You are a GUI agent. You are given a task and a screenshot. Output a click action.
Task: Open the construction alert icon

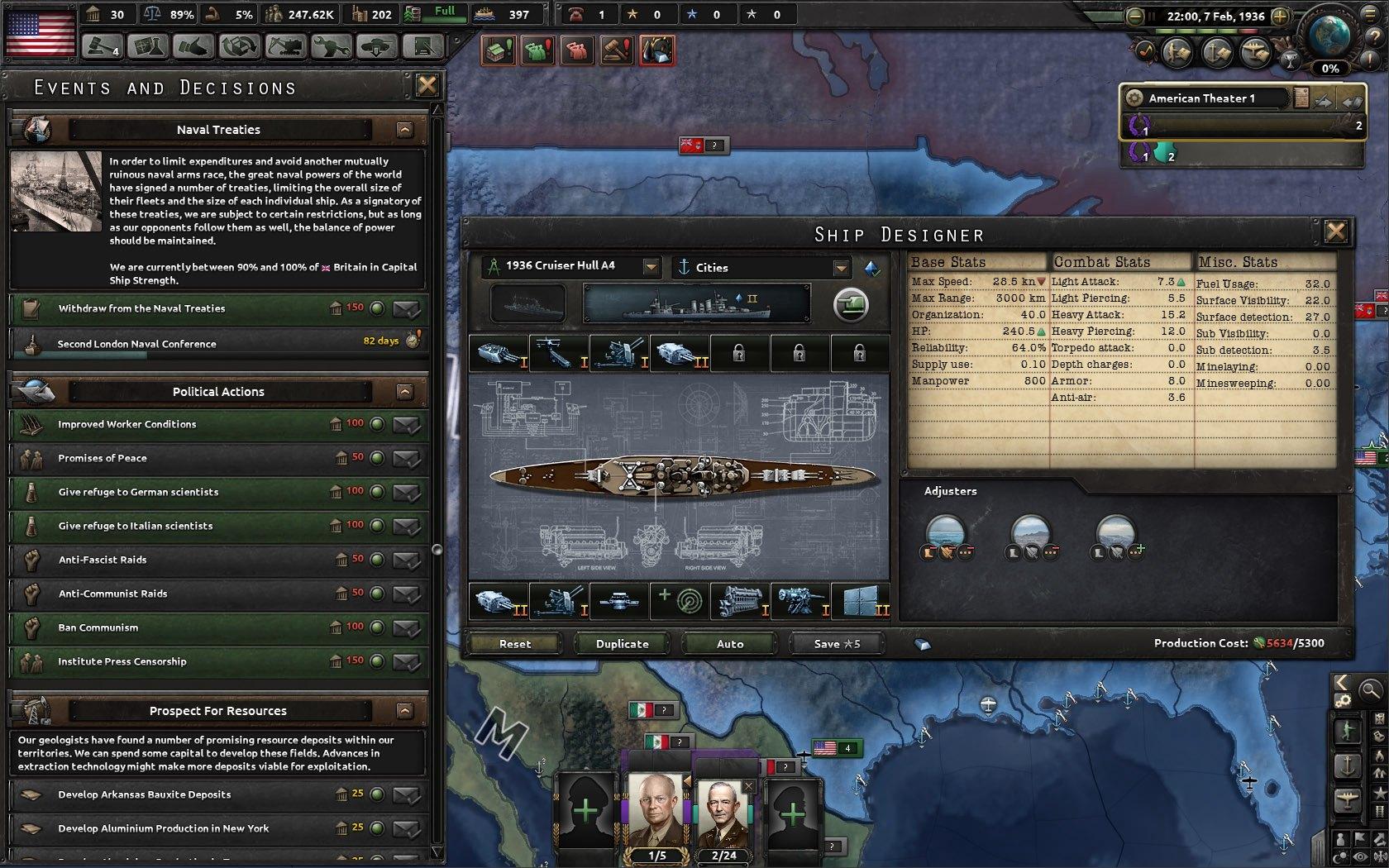[x=496, y=50]
